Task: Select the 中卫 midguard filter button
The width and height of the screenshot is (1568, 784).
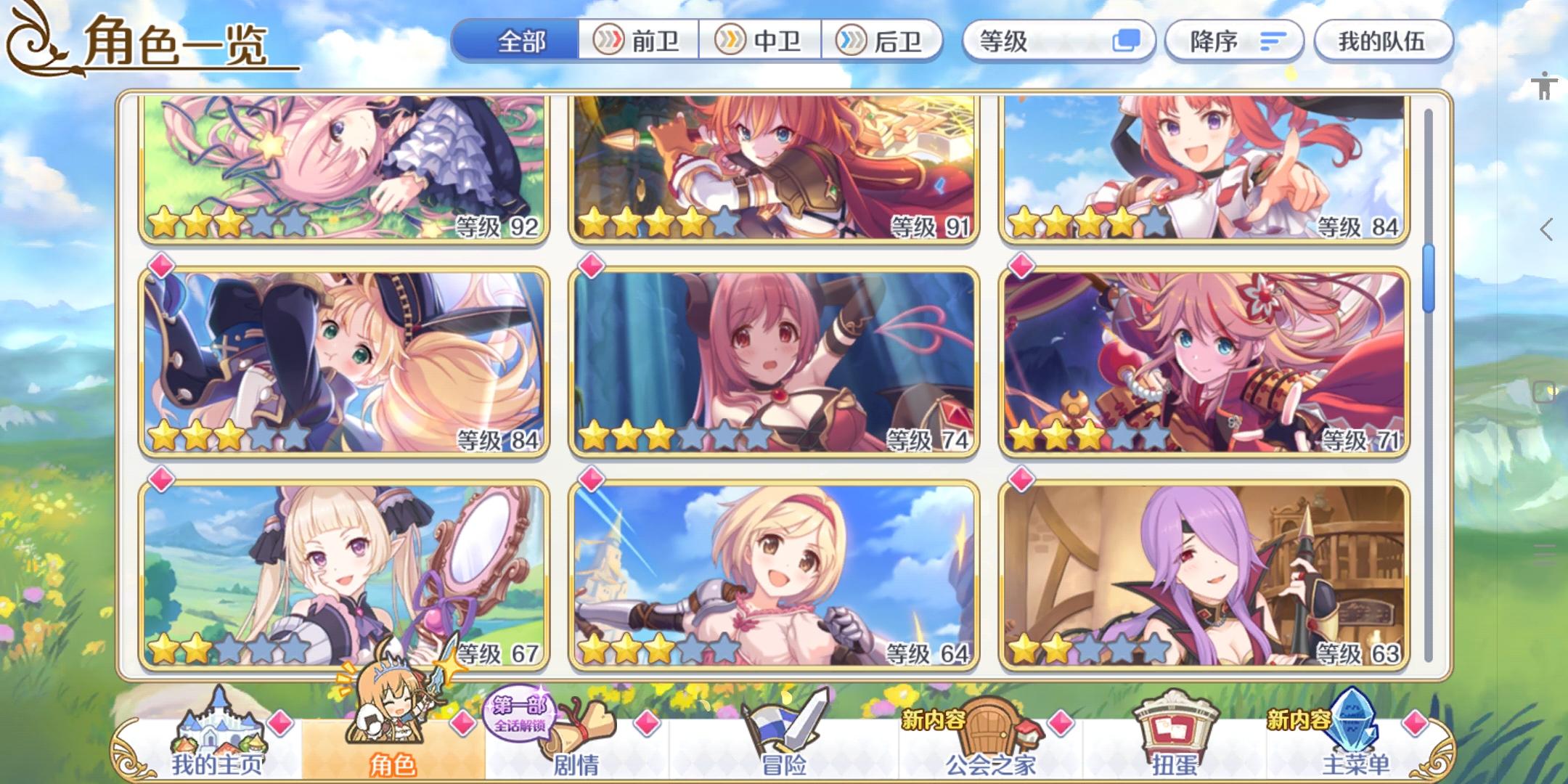Action: pyautogui.click(x=761, y=41)
